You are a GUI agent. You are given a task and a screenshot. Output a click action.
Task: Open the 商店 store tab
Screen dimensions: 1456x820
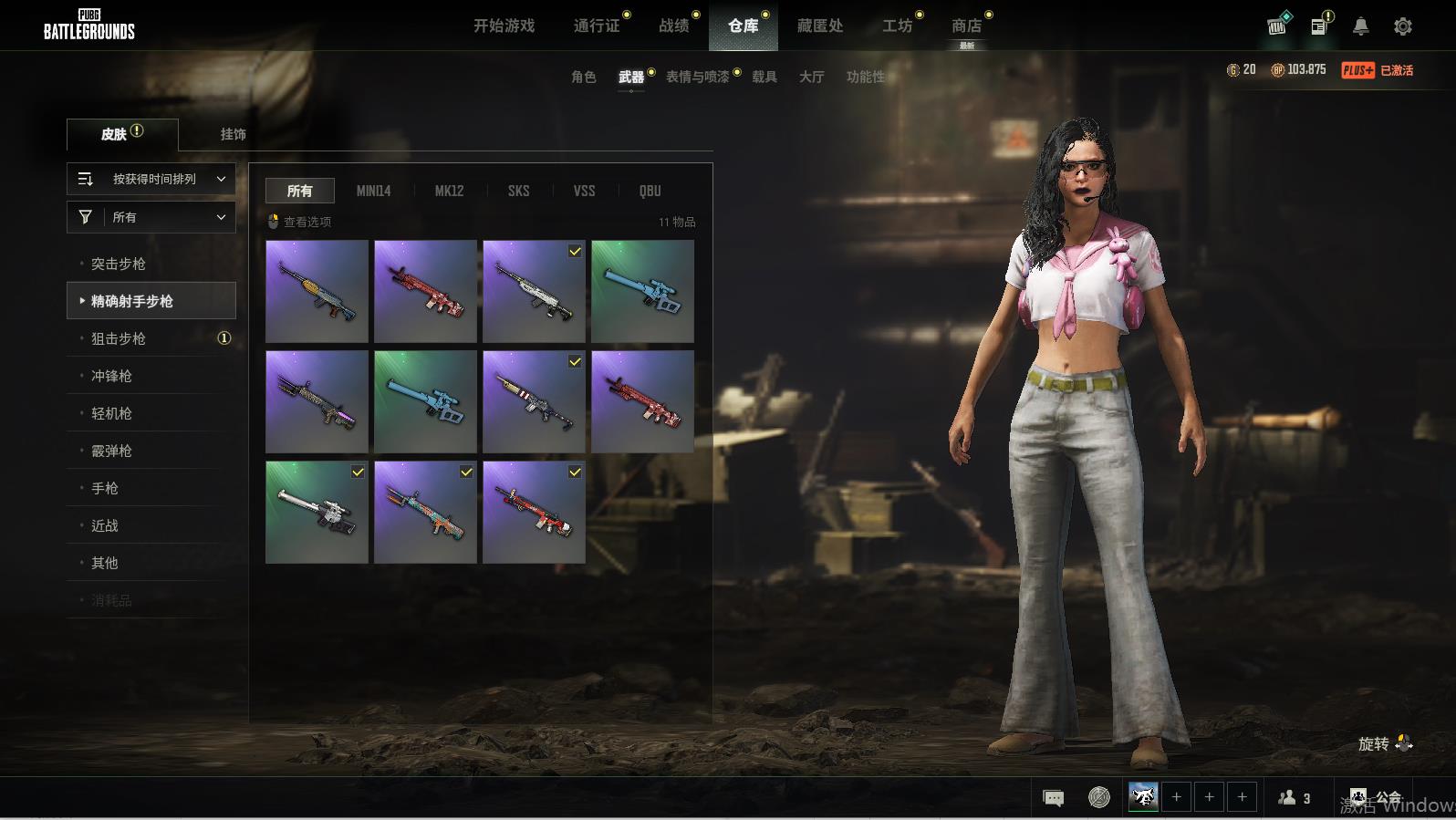pos(966,26)
